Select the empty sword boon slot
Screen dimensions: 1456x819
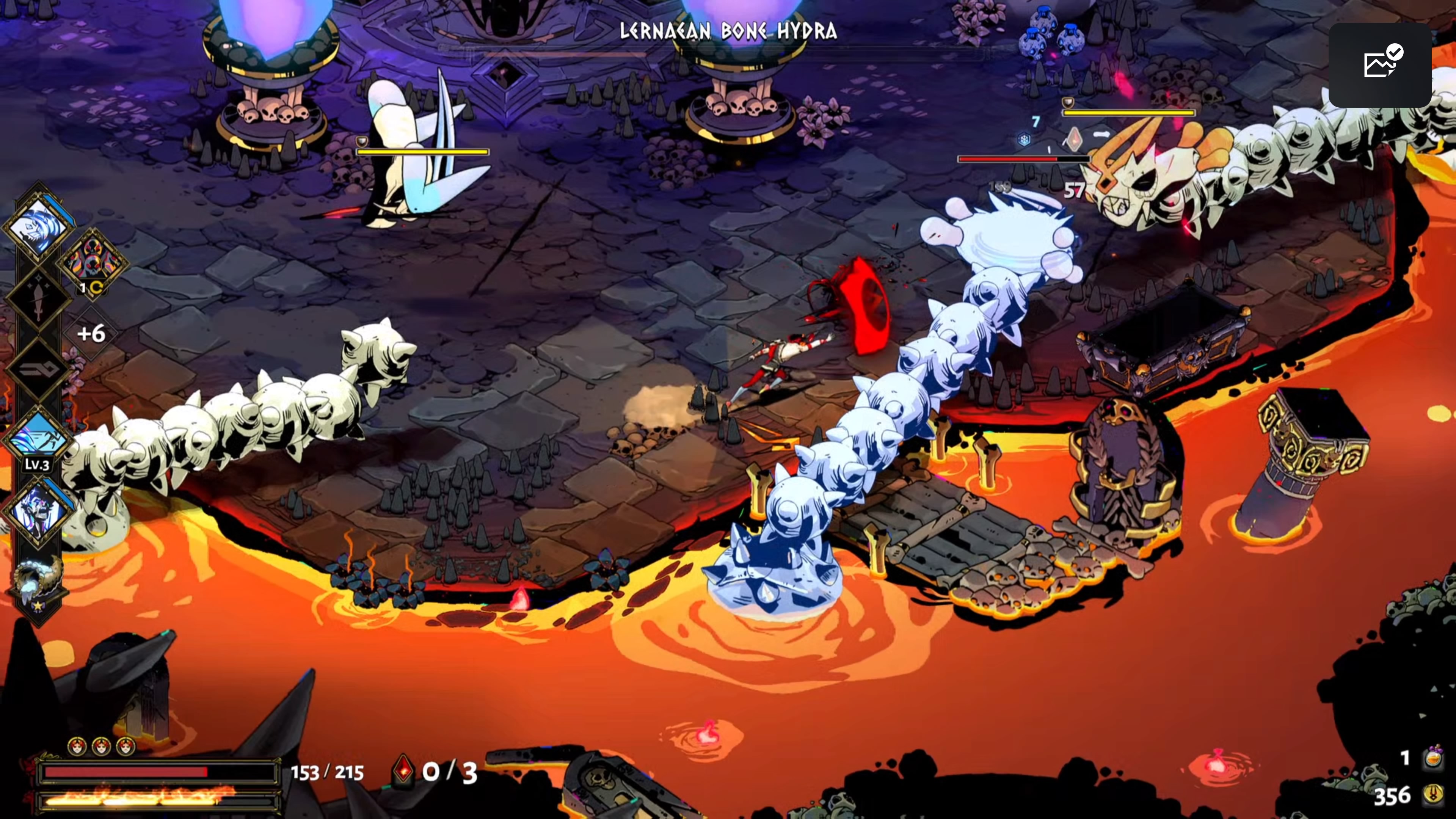click(x=37, y=300)
